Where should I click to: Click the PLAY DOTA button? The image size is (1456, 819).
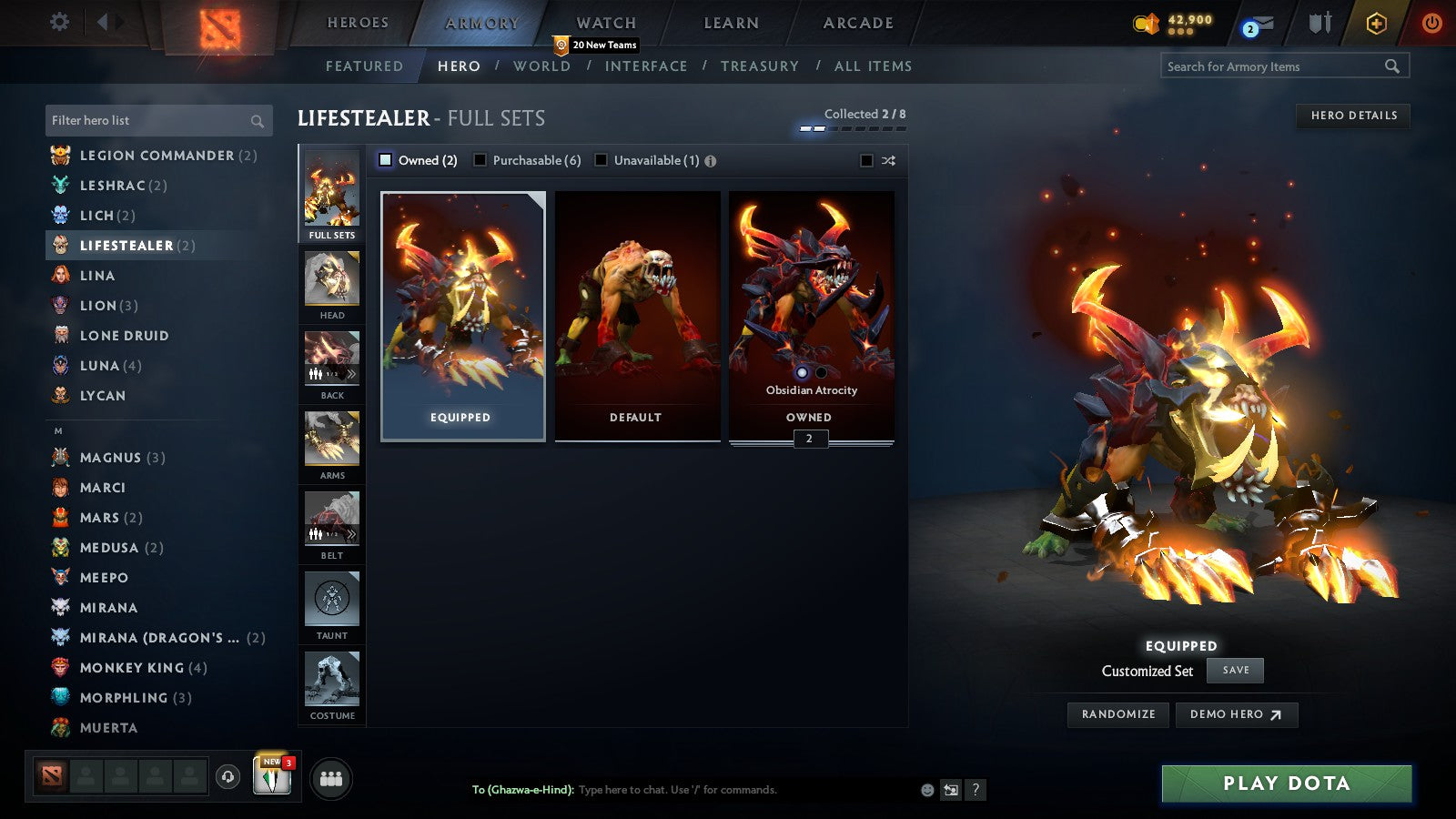(1285, 783)
